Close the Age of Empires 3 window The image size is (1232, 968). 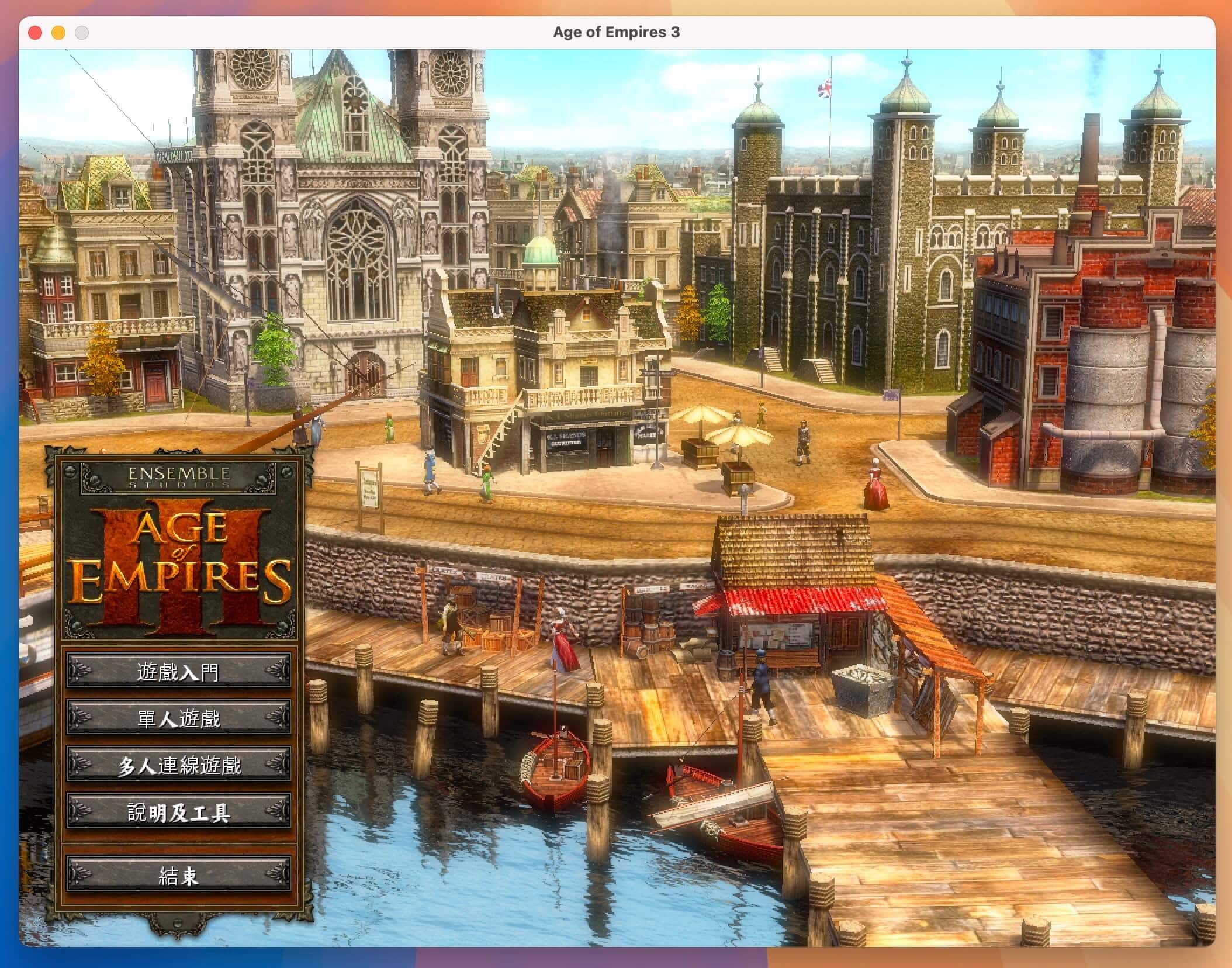click(35, 33)
